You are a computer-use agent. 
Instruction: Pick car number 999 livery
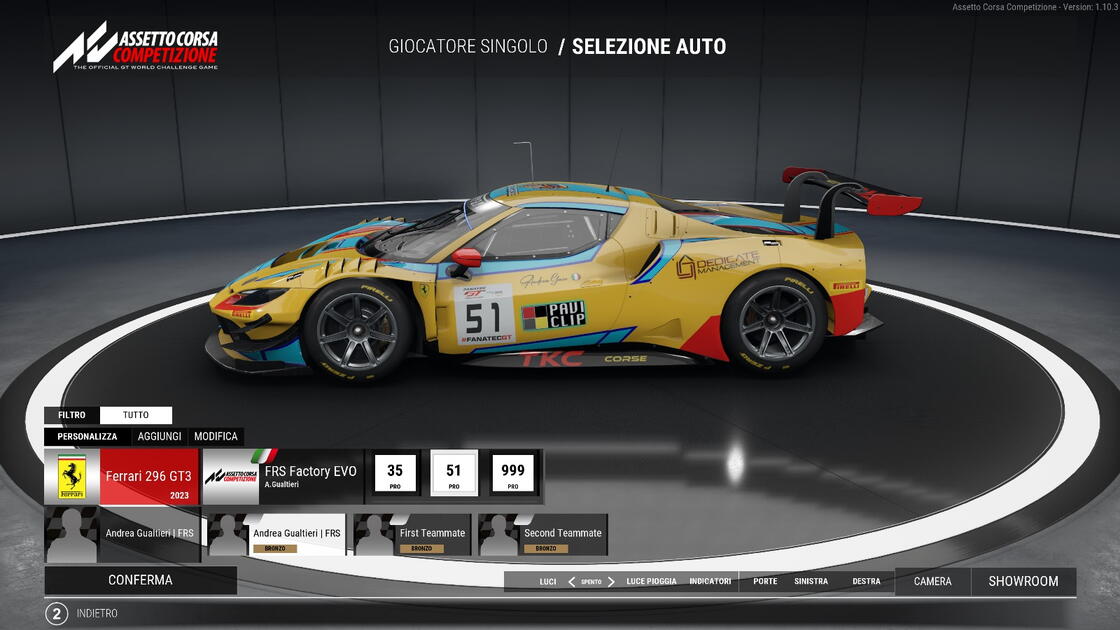click(513, 474)
